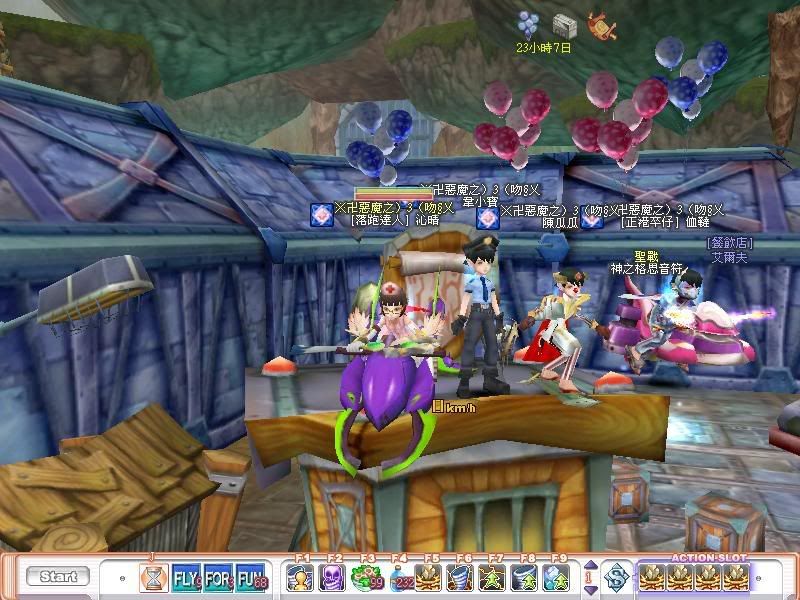Eat the salad food item
This screenshot has height=600, width=800.
[x=365, y=577]
